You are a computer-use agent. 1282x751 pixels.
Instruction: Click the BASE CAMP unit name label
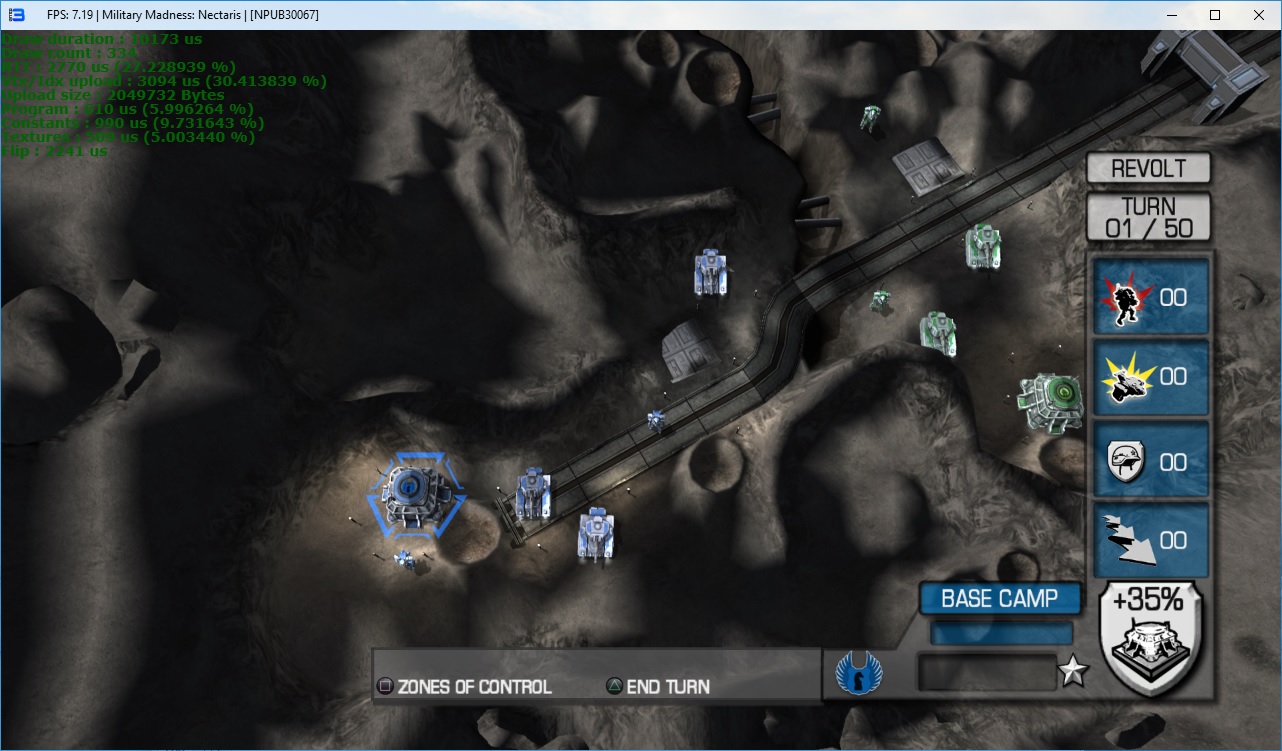[1000, 599]
